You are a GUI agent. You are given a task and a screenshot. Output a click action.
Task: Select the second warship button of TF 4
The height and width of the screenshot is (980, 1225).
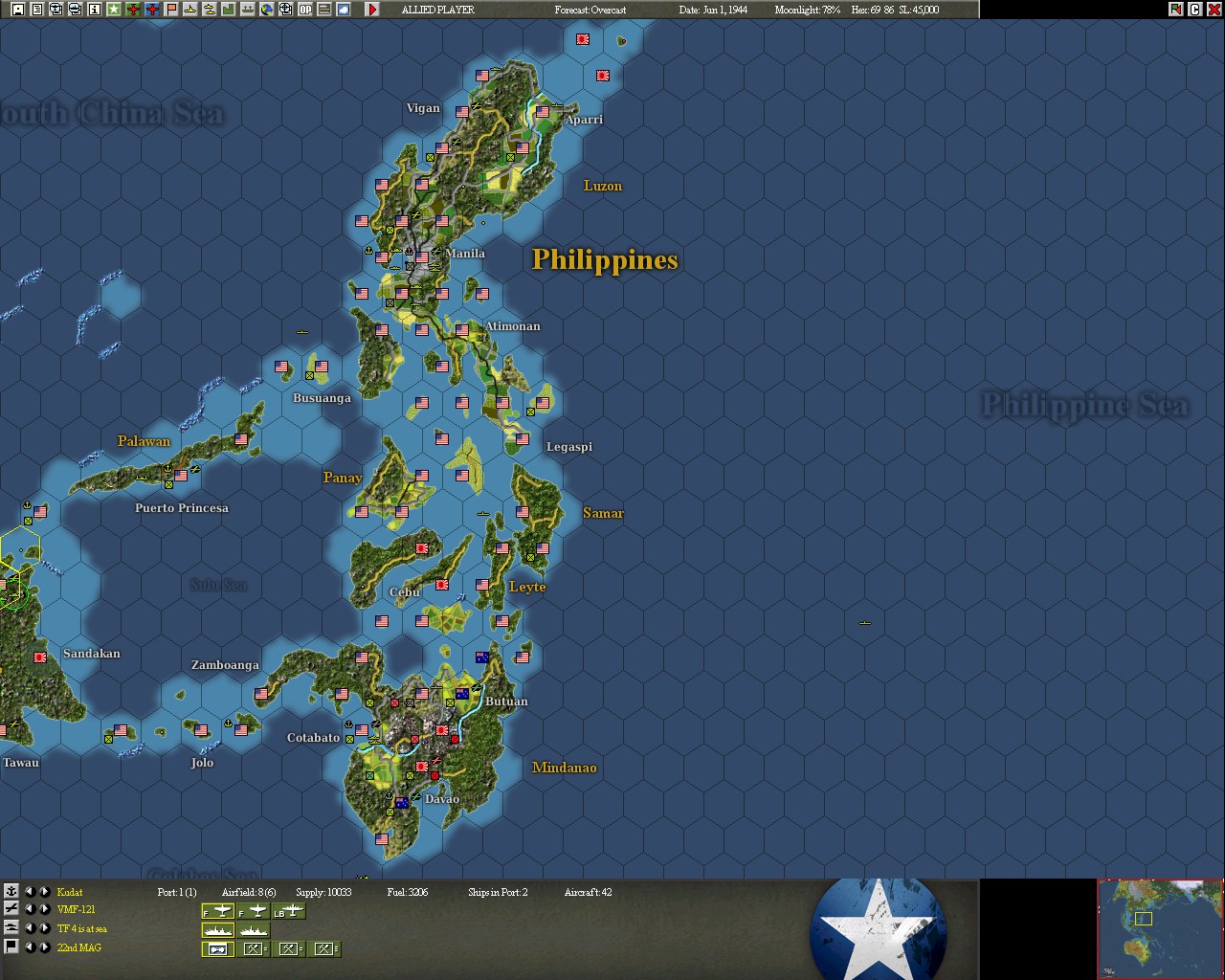click(x=253, y=930)
